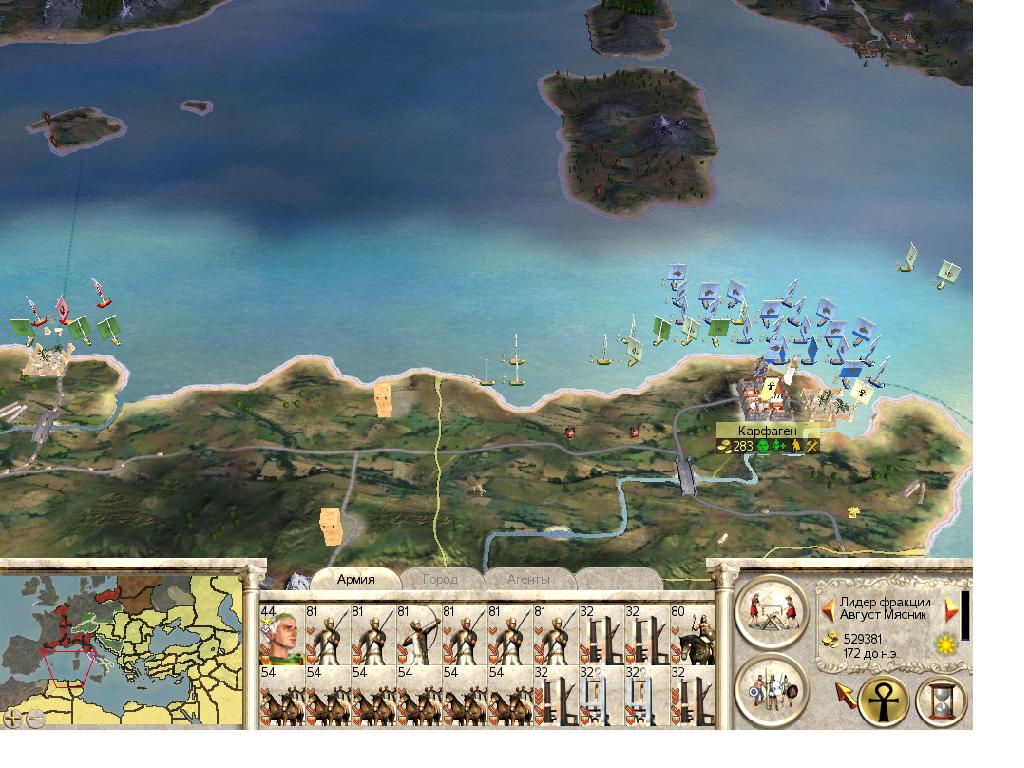Select the general's portrait unit card
Screen dimensions: 1024x768
[281, 634]
